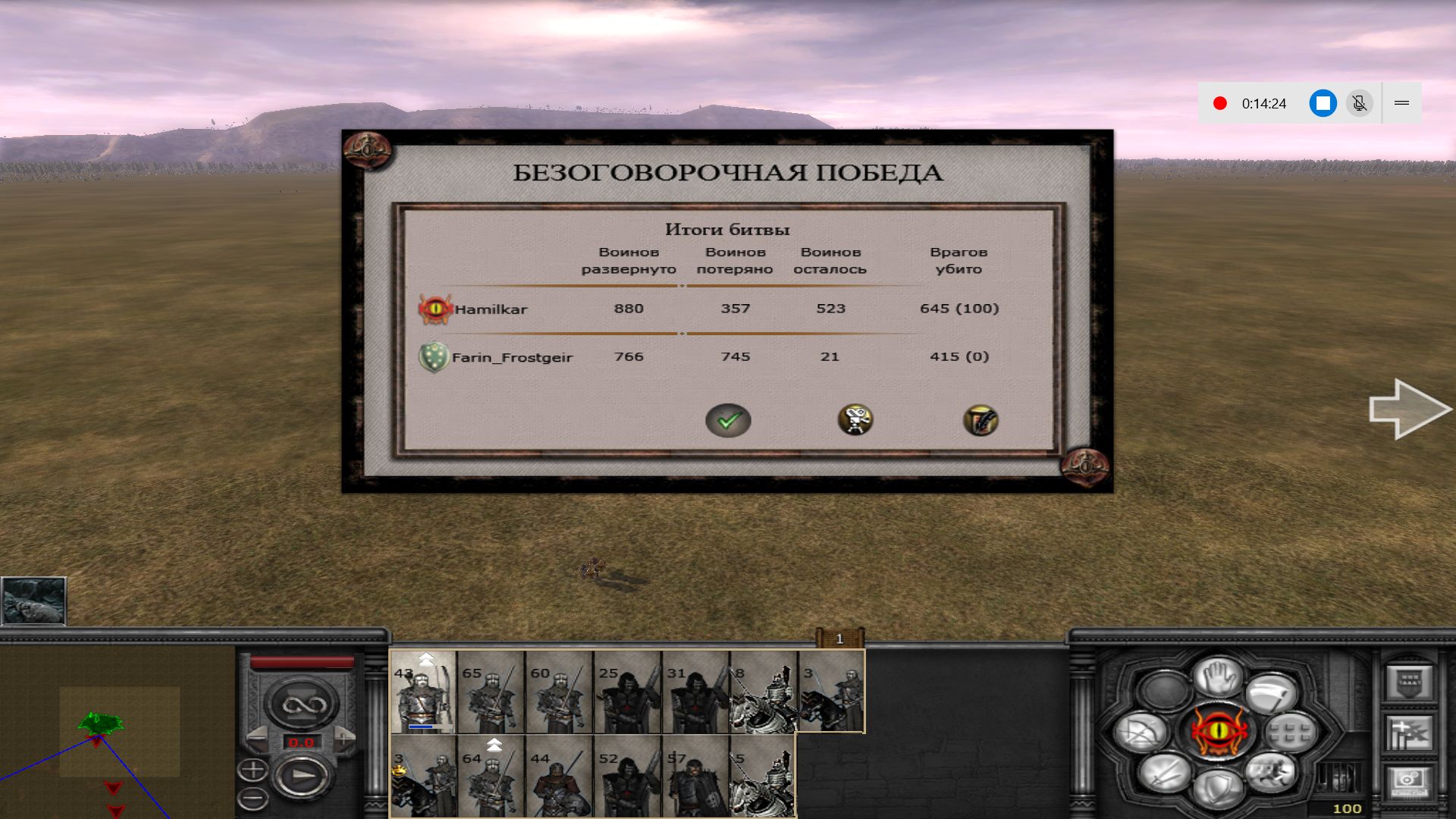The height and width of the screenshot is (819, 1456).
Task: Select the general's unit card with gold crown
Action: pyautogui.click(x=423, y=775)
